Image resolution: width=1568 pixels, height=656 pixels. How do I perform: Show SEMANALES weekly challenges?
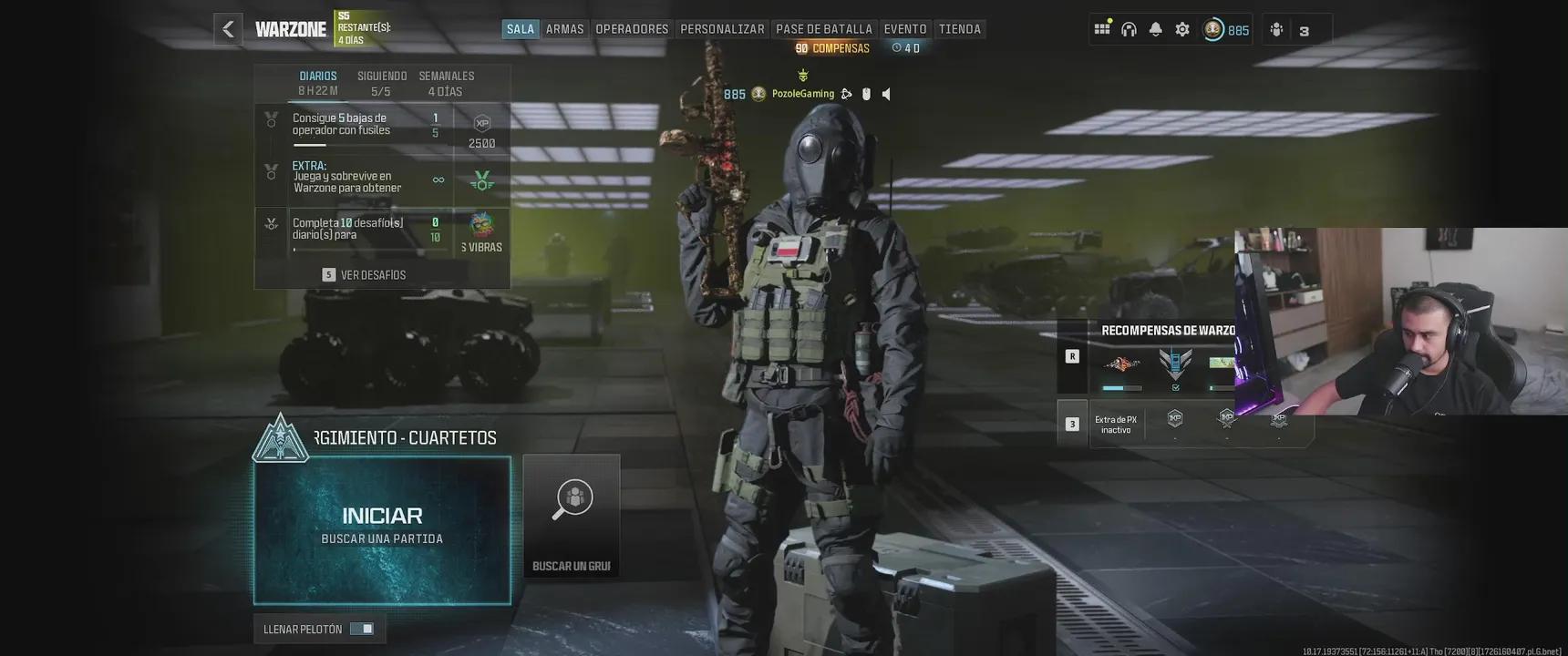click(x=446, y=83)
